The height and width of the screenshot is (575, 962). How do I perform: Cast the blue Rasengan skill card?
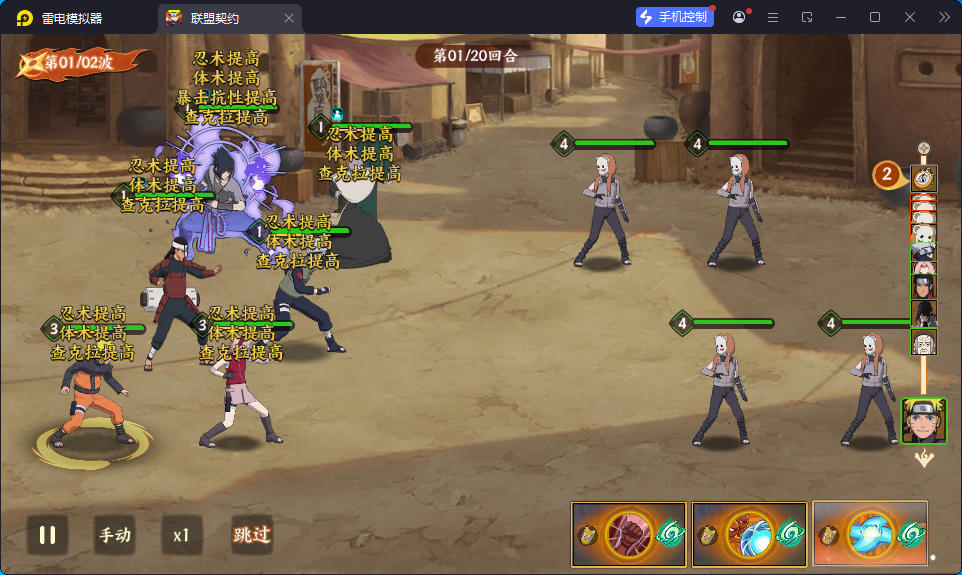869,533
